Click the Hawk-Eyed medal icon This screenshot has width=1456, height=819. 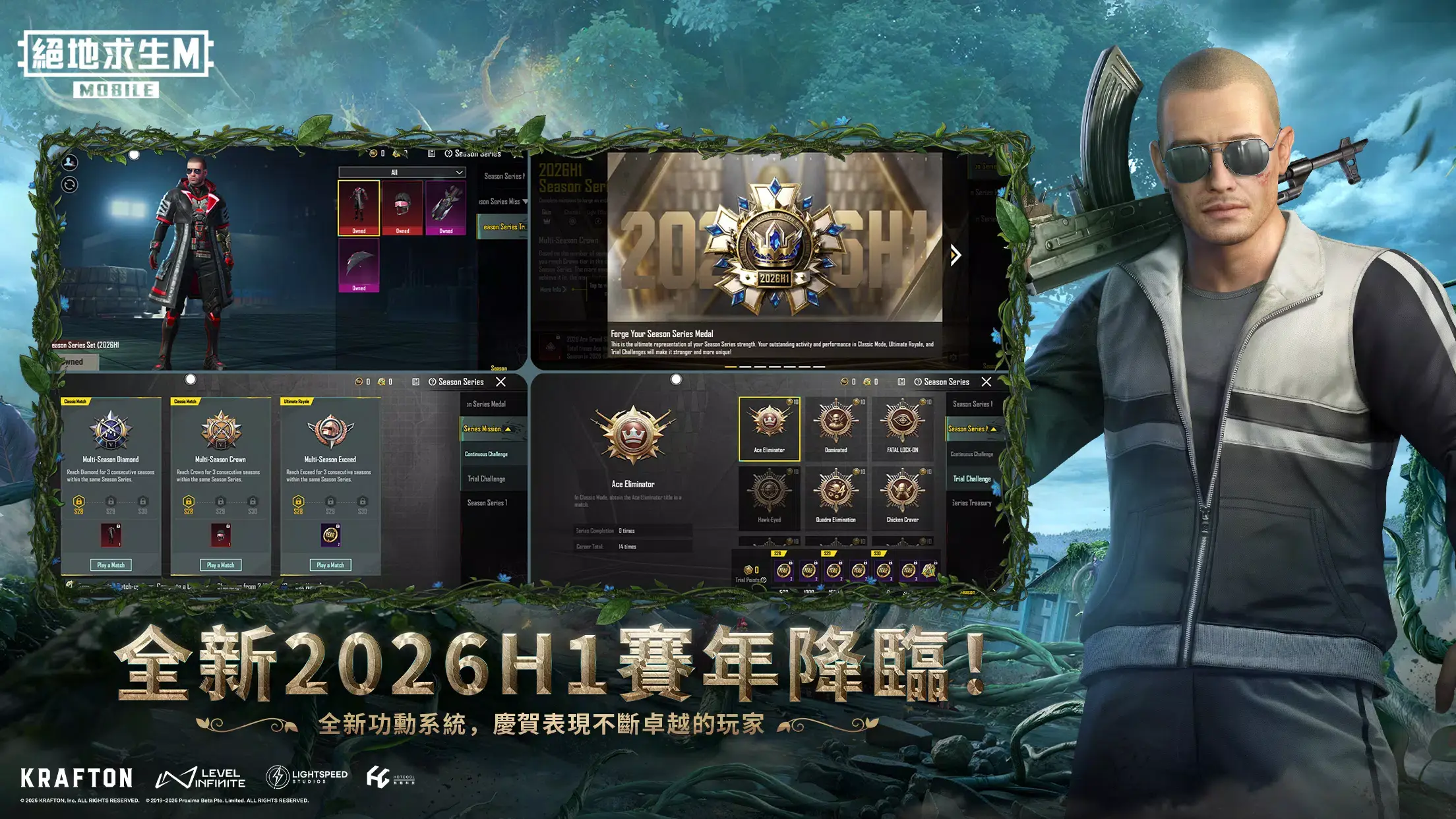769,490
